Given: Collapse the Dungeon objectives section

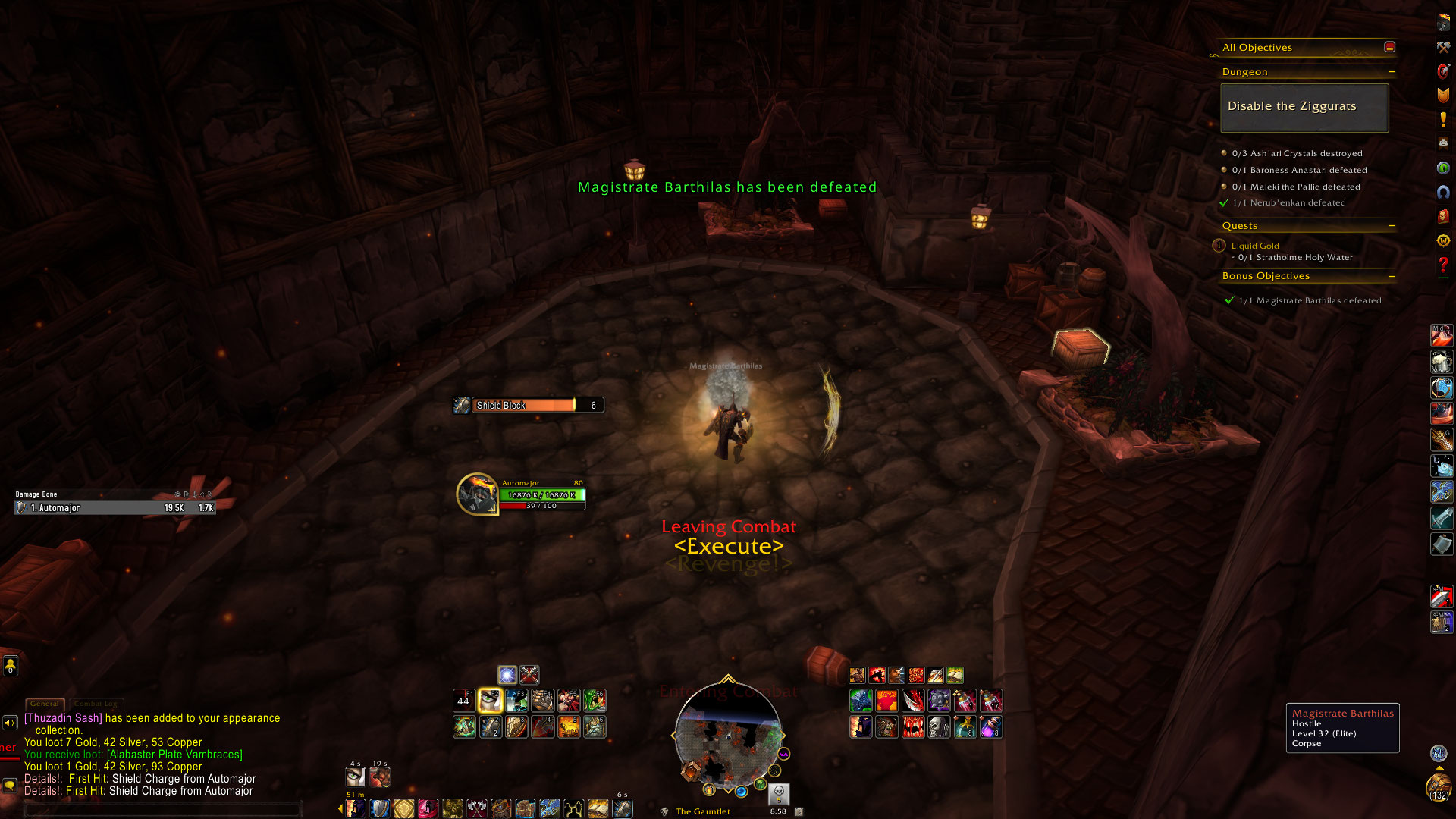Looking at the screenshot, I should pos(1392,72).
